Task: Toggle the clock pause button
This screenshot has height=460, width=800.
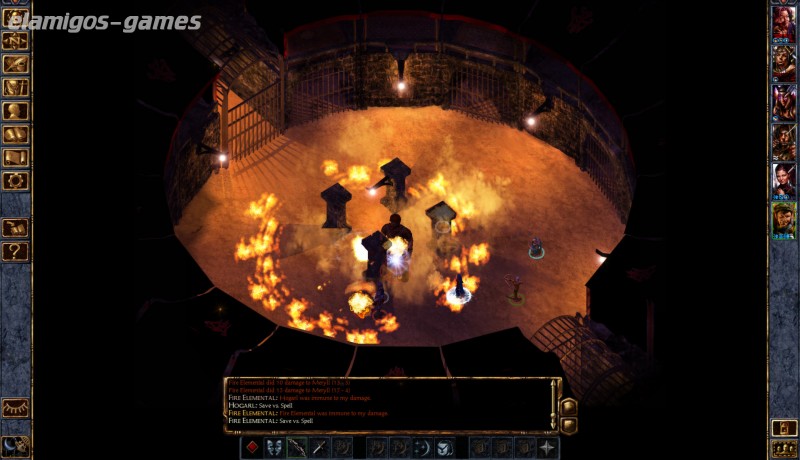Action: [x=15, y=446]
